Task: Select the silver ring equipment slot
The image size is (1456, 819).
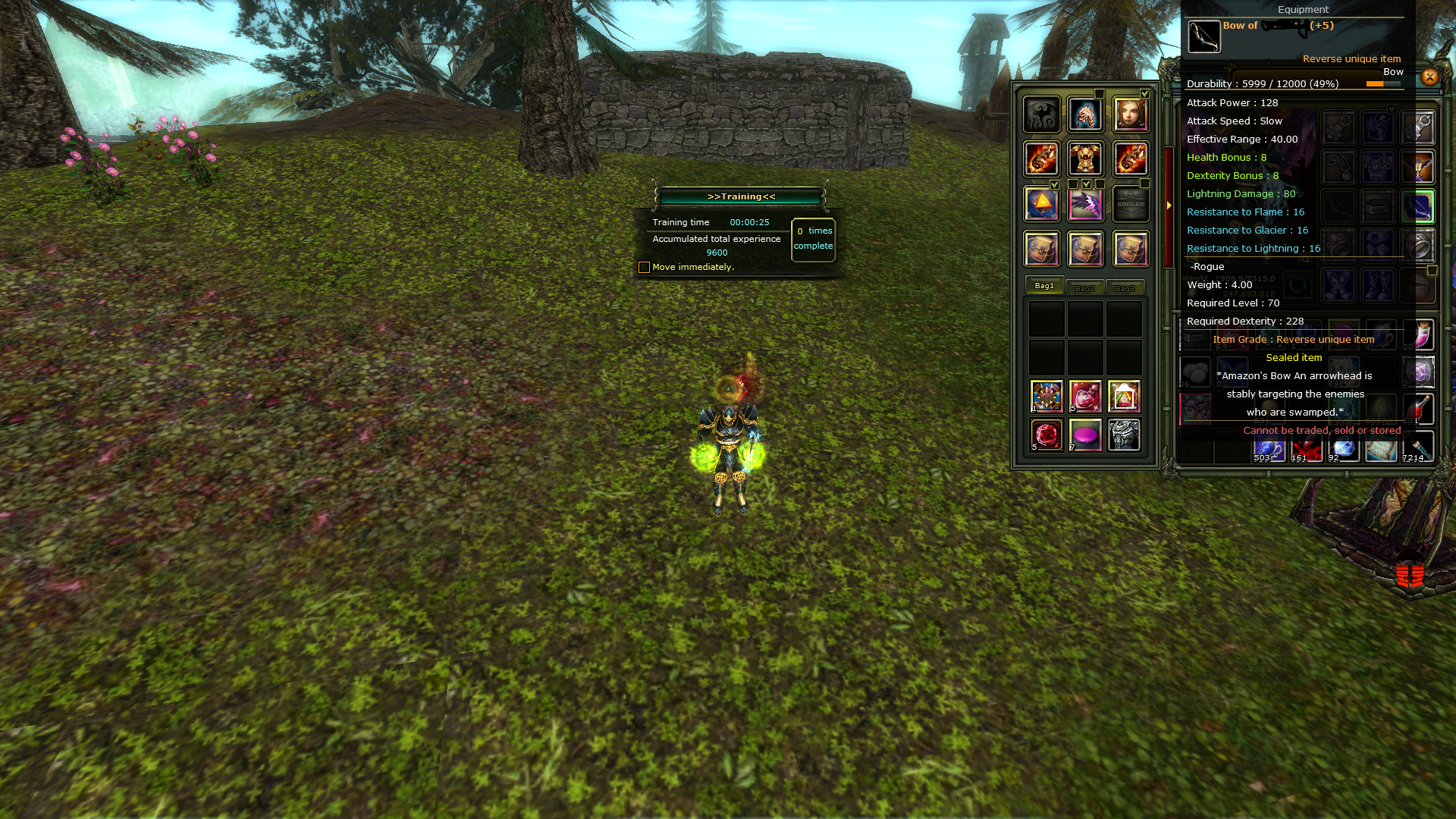Action: tap(1418, 246)
